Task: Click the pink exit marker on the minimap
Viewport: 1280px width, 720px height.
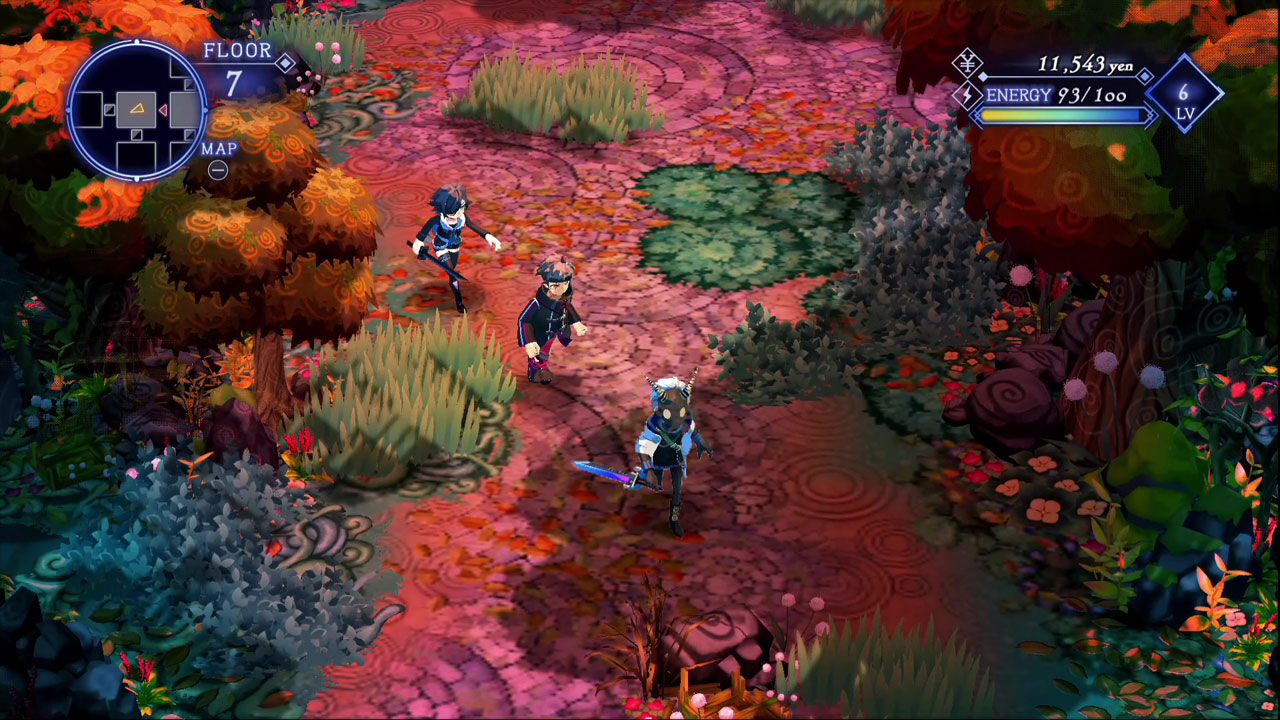Action: [x=162, y=109]
